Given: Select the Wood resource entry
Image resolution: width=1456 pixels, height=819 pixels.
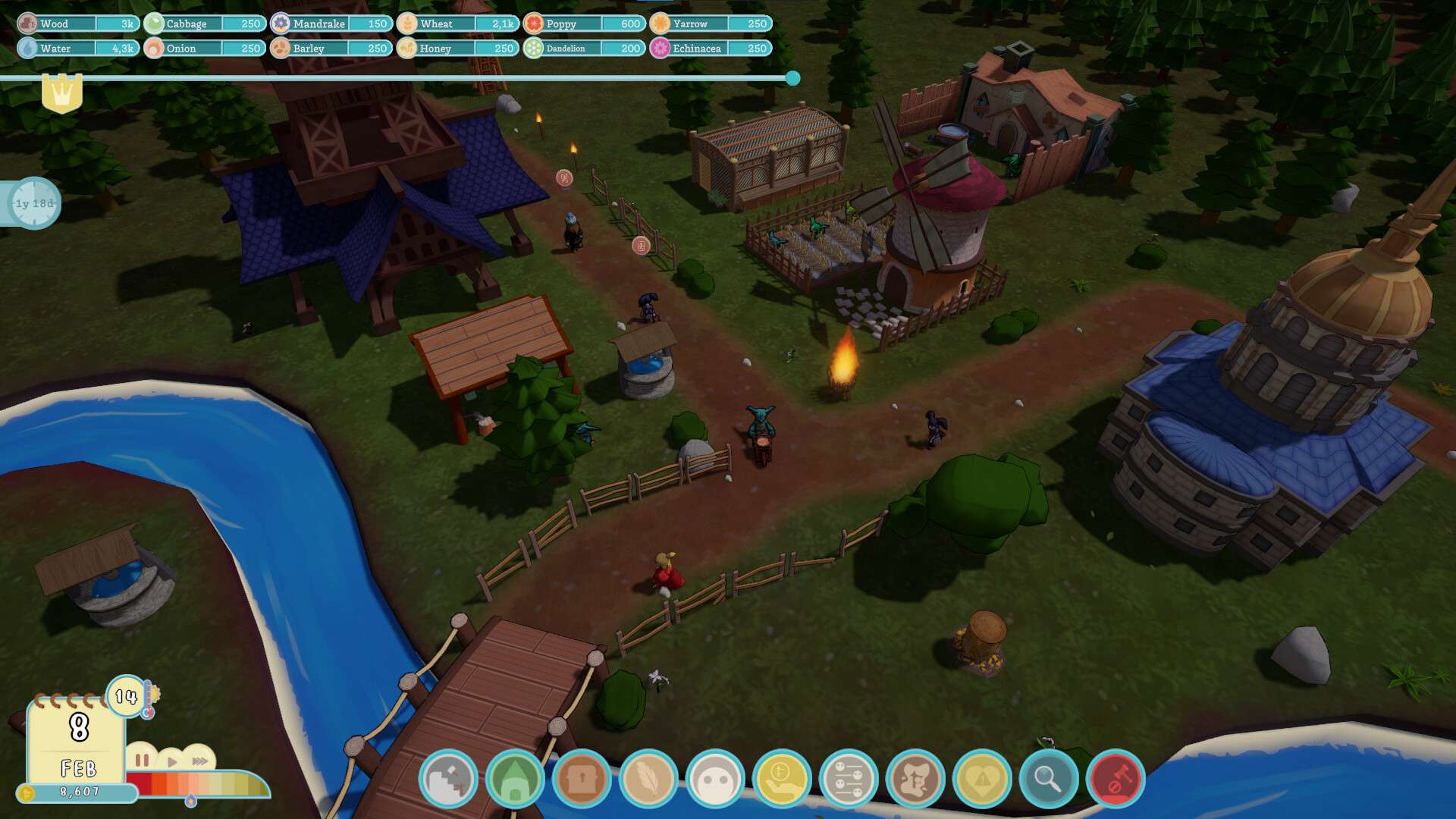Looking at the screenshot, I should [78, 24].
